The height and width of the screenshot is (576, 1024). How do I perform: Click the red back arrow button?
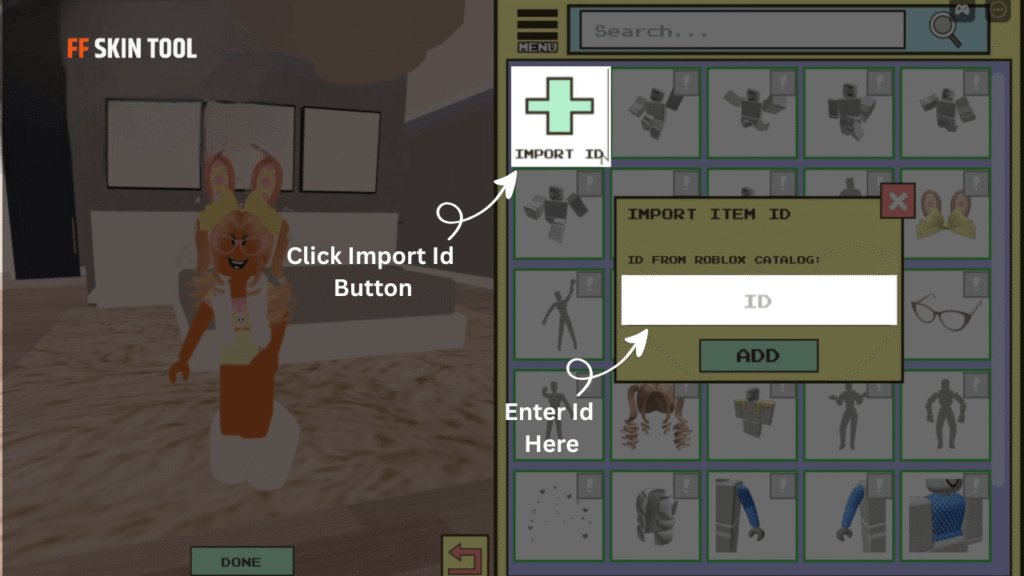tap(464, 556)
